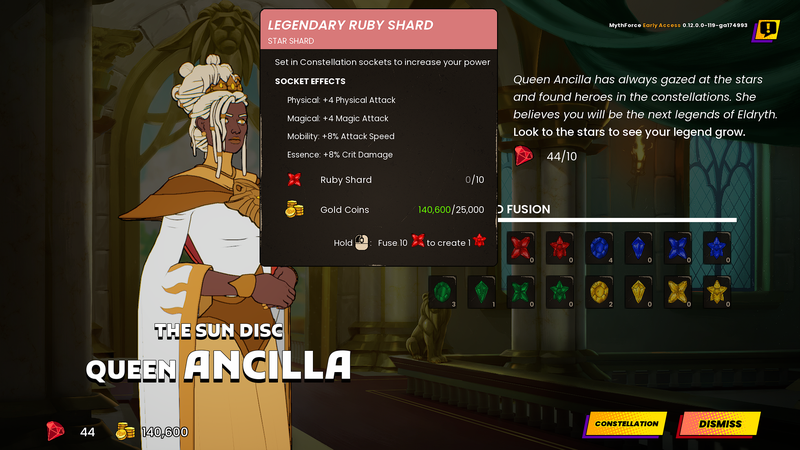Select the red star-shaped ruby shard slot

(561, 246)
